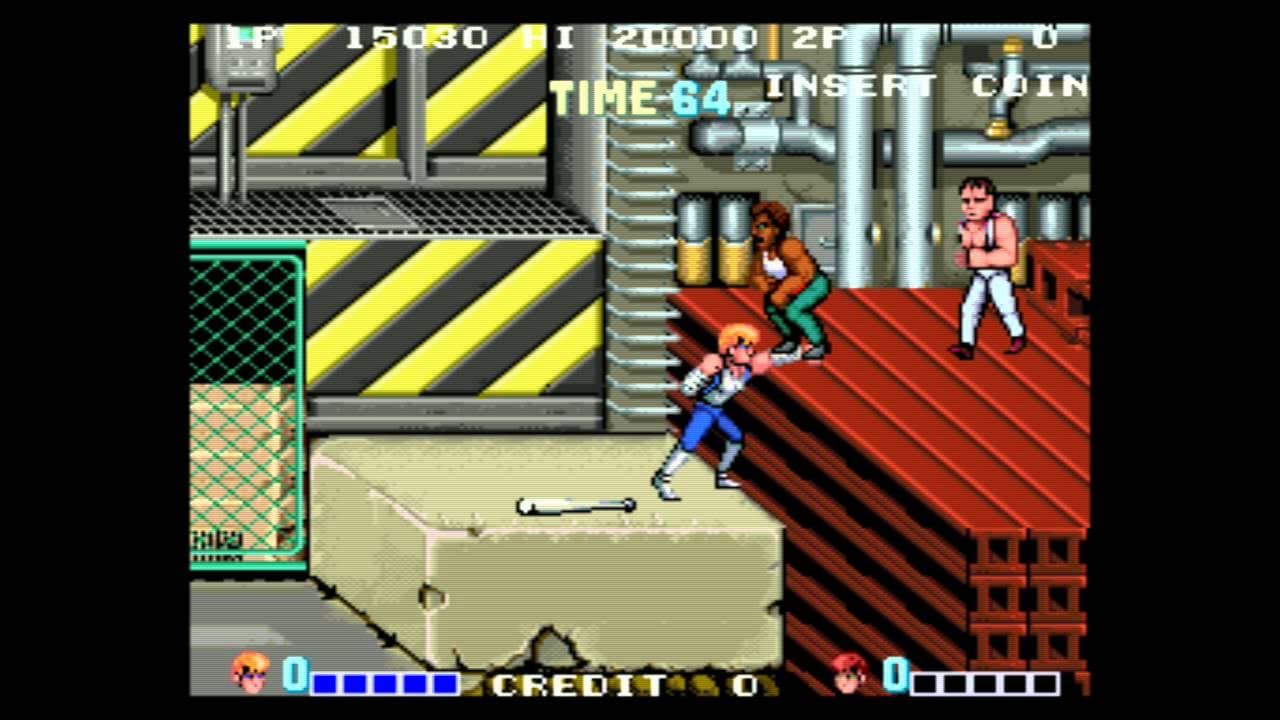Click the baseball bat lying on the ground

(575, 503)
